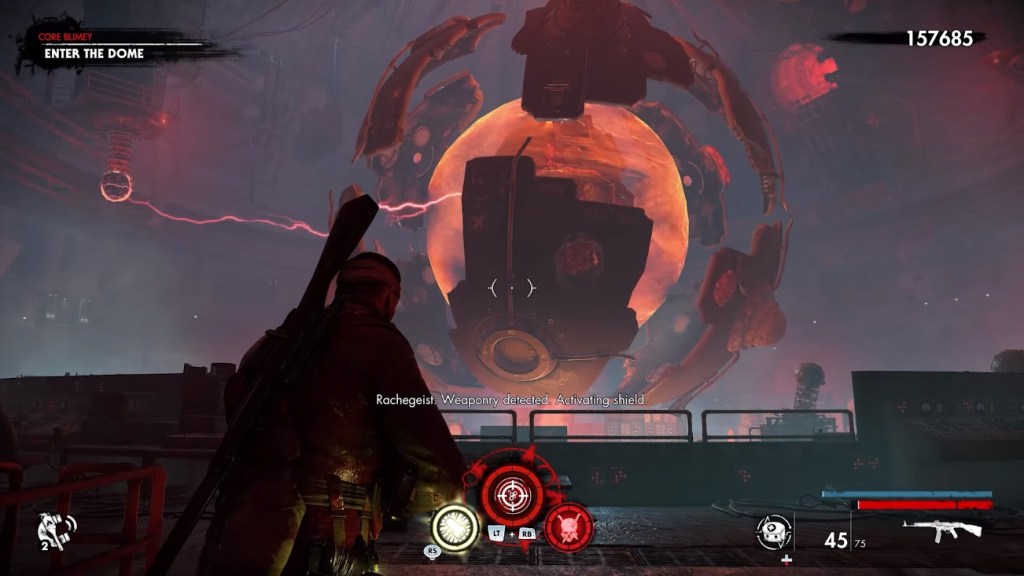Select the equipped submachine gun icon

coord(945,530)
